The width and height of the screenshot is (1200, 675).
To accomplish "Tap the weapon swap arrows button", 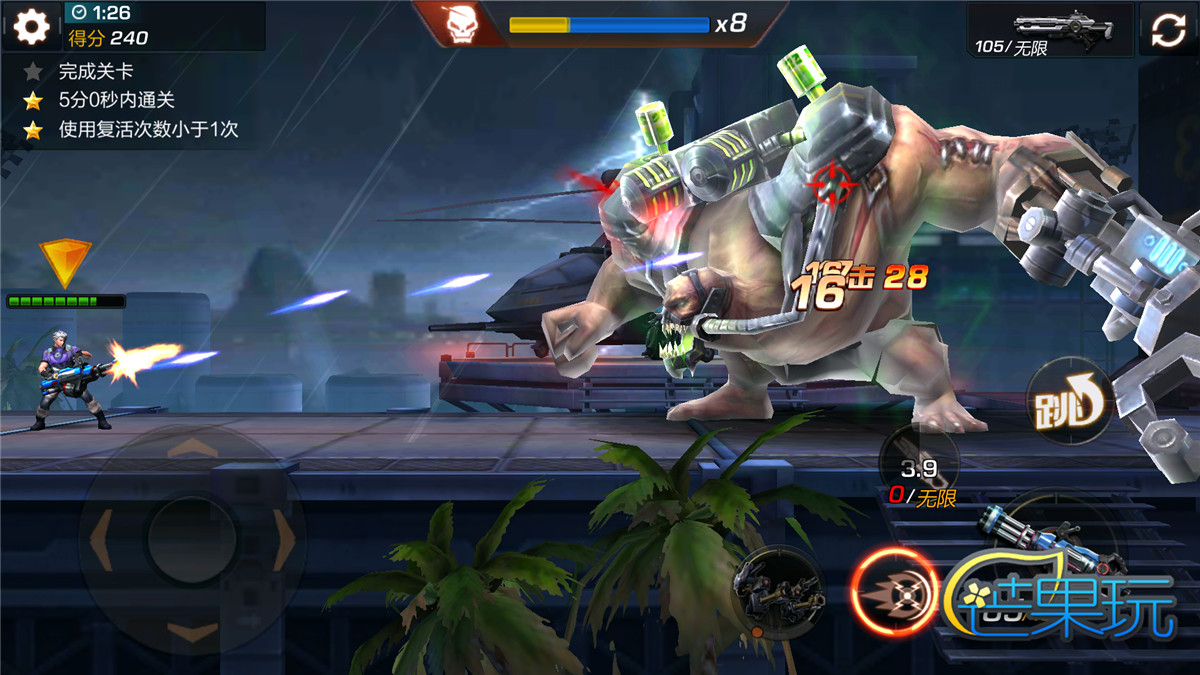I will (x=1168, y=30).
